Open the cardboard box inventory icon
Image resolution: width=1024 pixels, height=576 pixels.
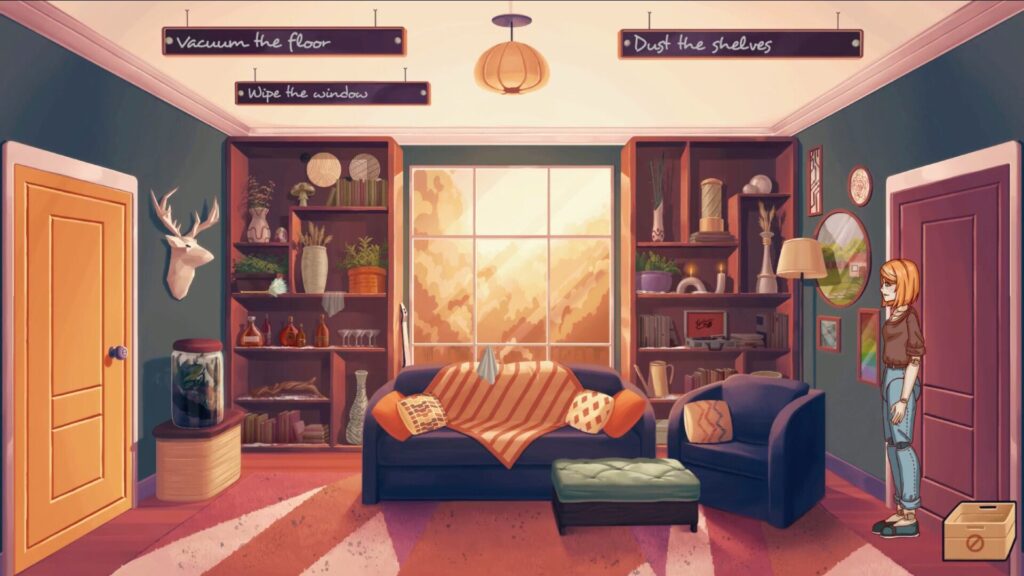click(x=978, y=532)
